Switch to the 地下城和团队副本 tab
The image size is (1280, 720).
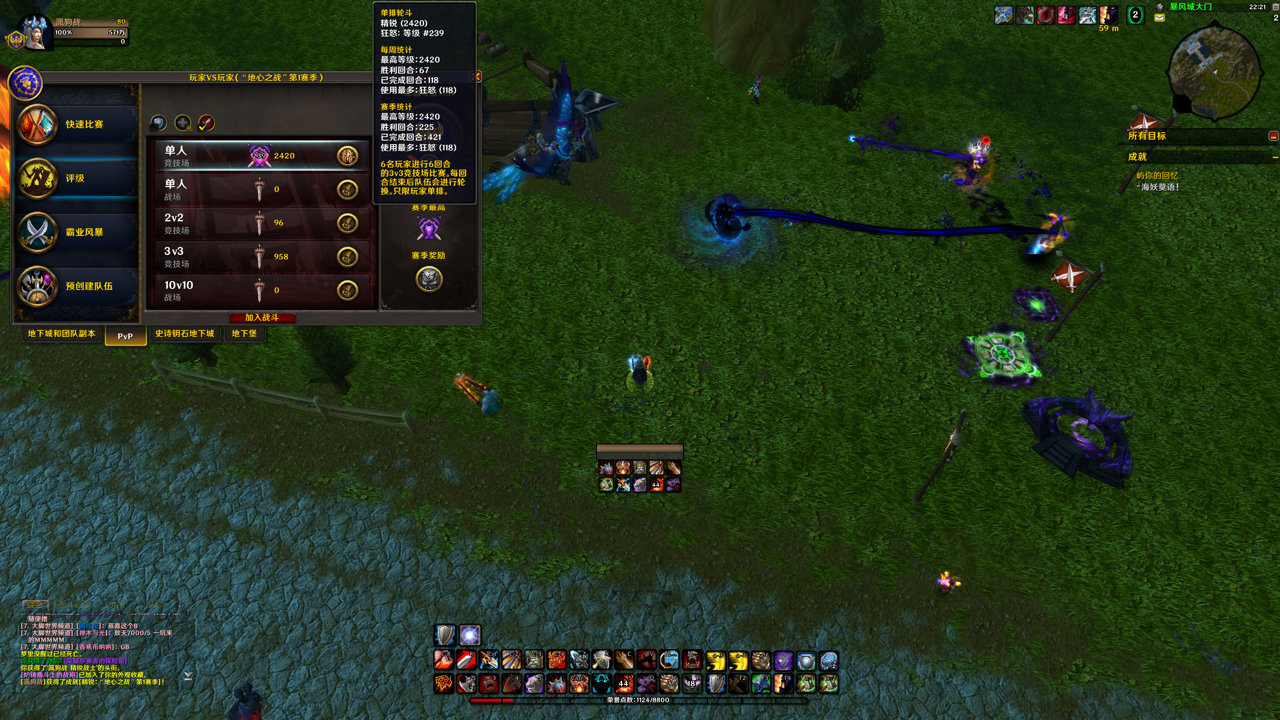(62, 334)
